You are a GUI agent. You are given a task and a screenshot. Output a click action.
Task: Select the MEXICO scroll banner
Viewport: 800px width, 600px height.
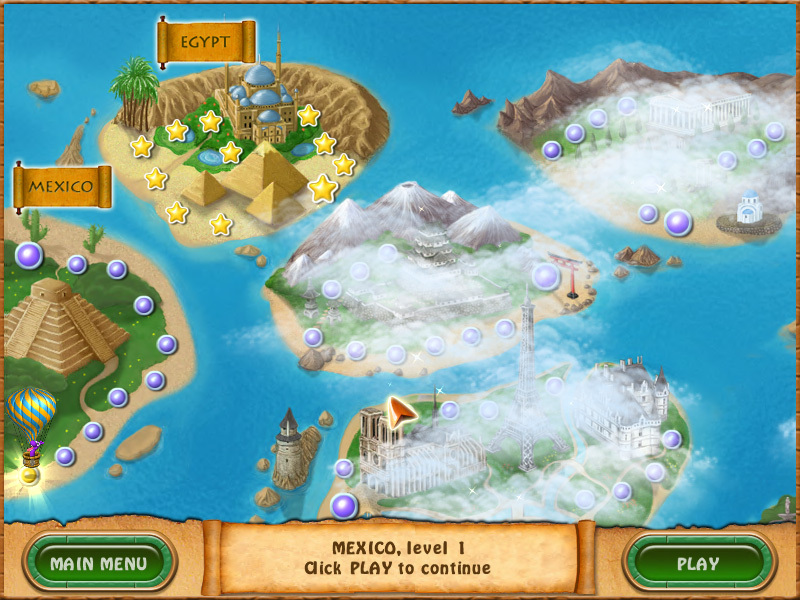click(61, 186)
